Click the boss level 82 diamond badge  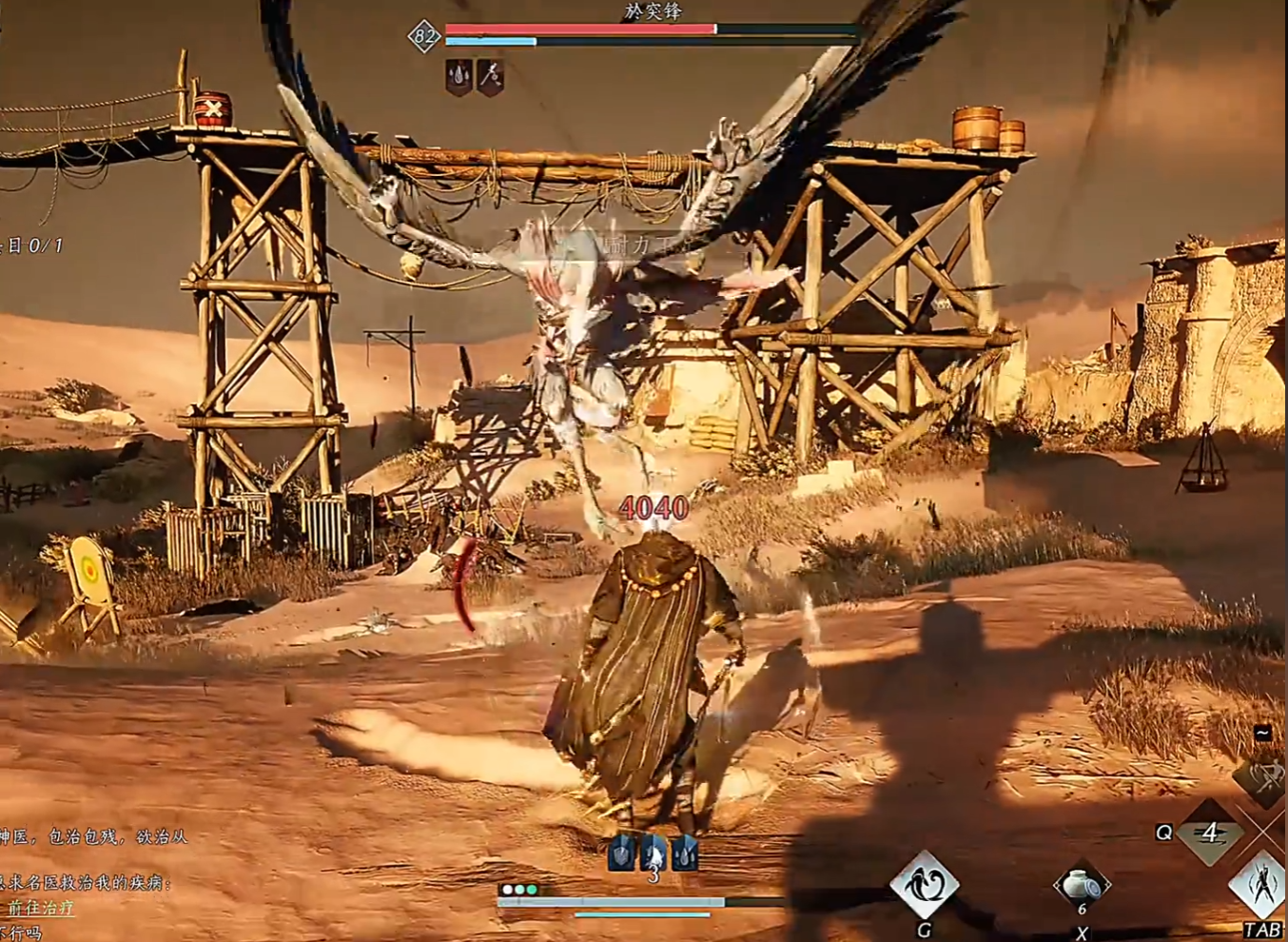point(423,37)
